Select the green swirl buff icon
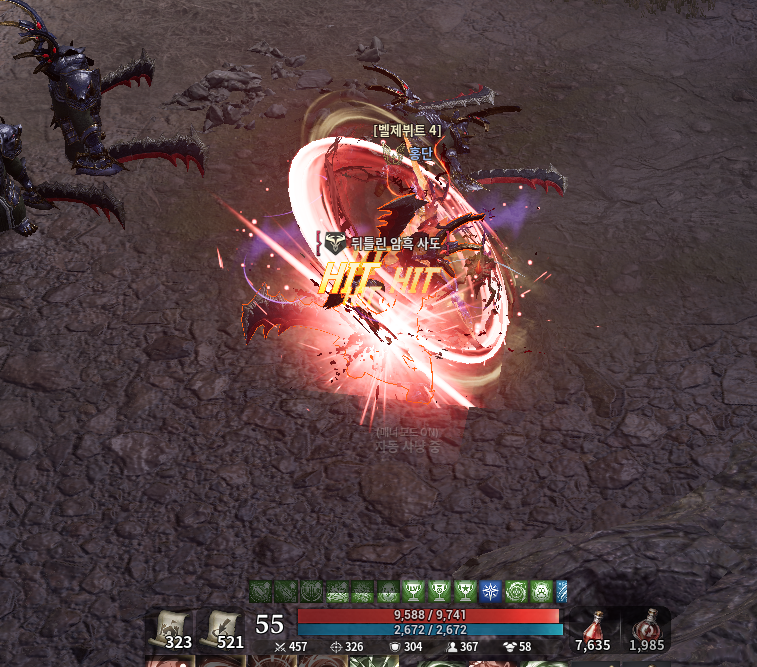 (516, 591)
